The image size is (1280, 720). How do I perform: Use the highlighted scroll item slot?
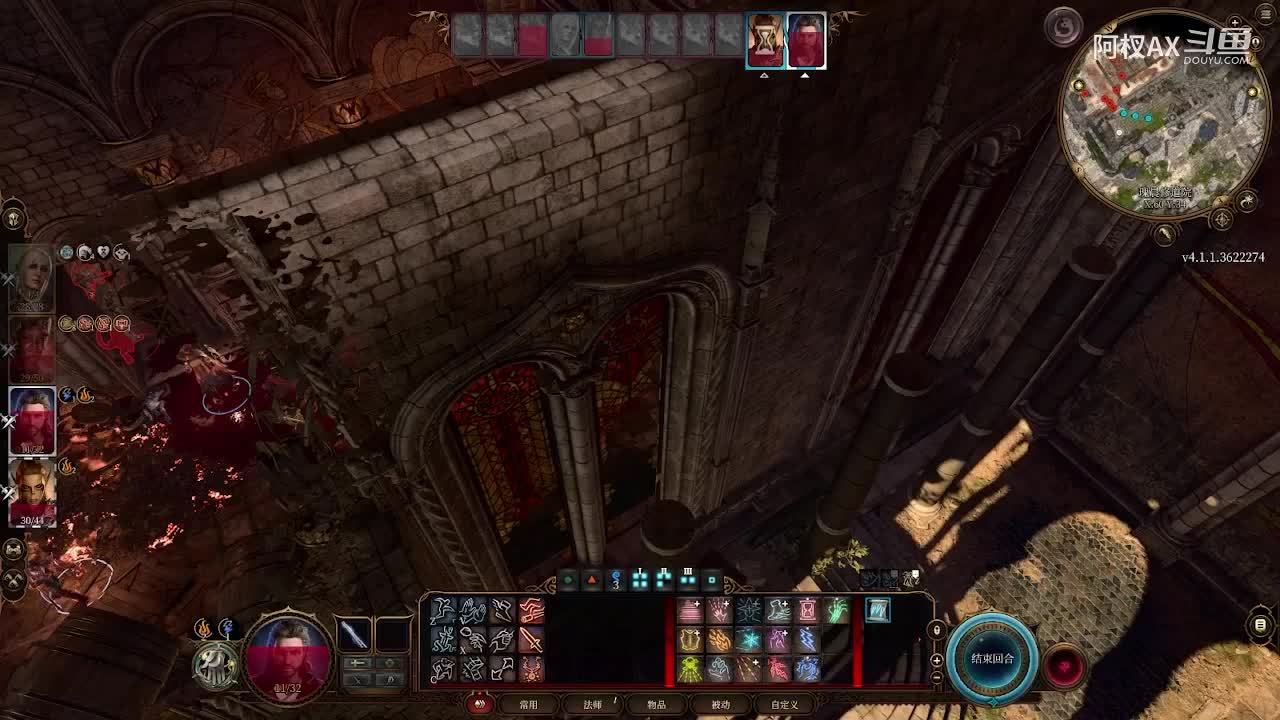click(877, 610)
